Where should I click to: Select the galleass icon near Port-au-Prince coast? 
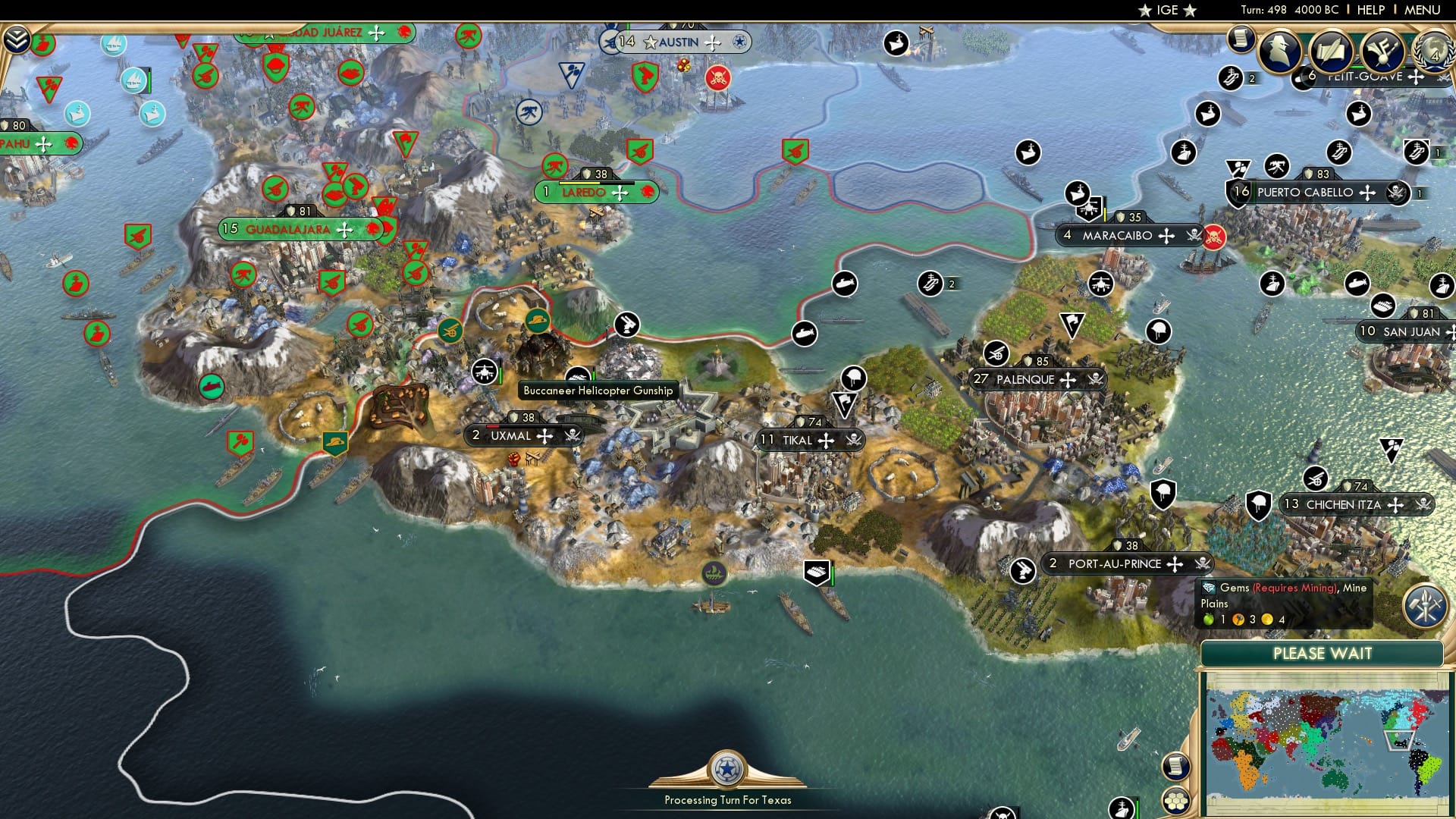[714, 573]
